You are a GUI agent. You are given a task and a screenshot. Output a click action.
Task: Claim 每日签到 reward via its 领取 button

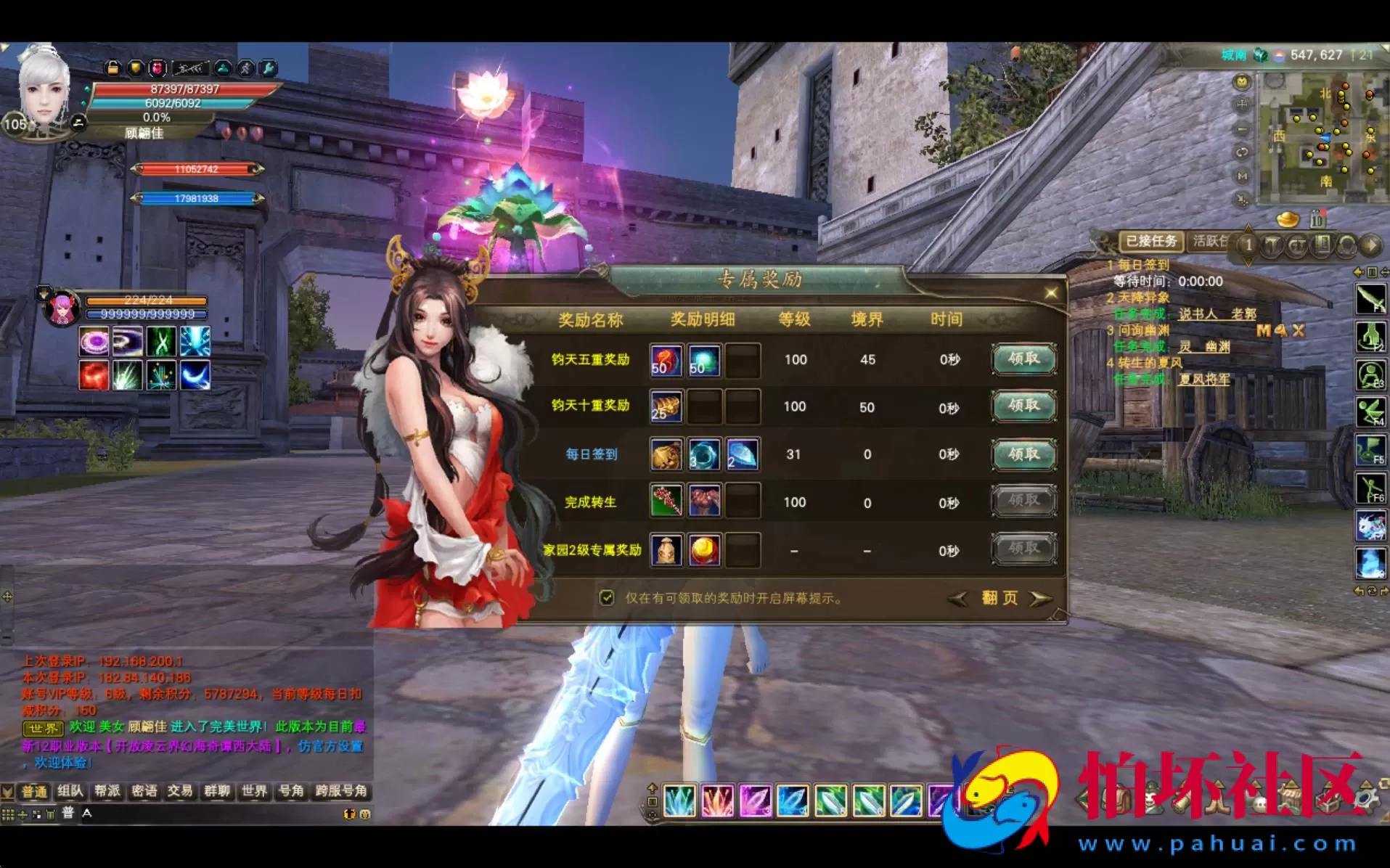(x=1023, y=454)
